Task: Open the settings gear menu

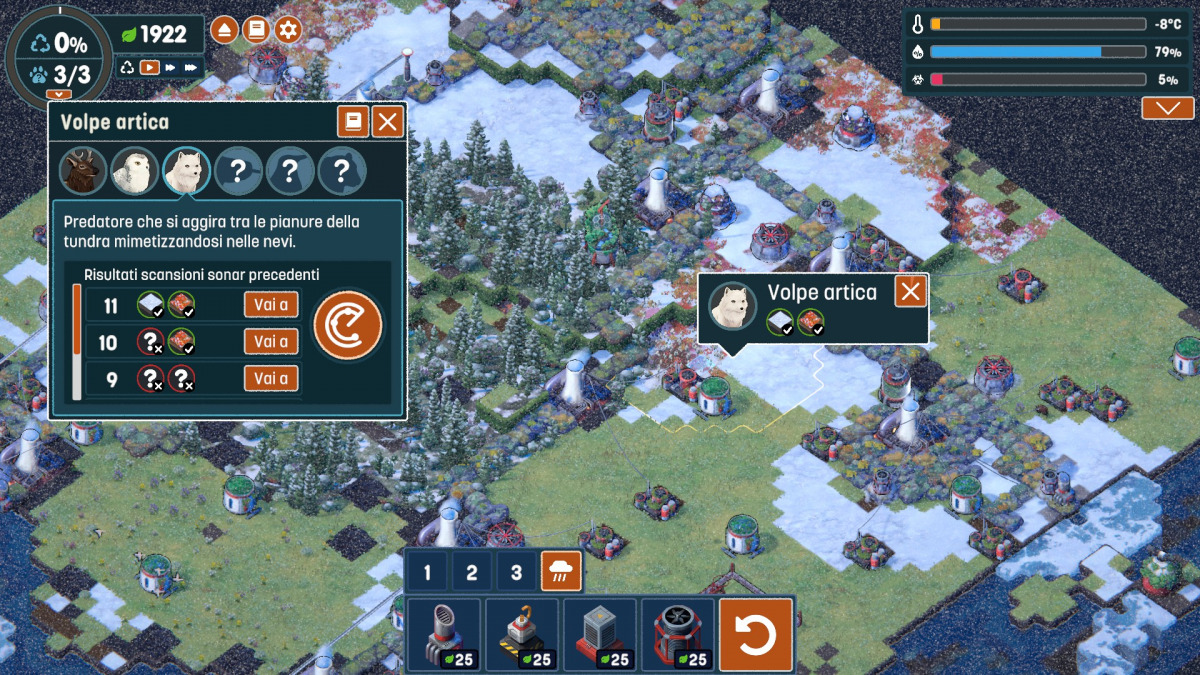Action: point(288,30)
